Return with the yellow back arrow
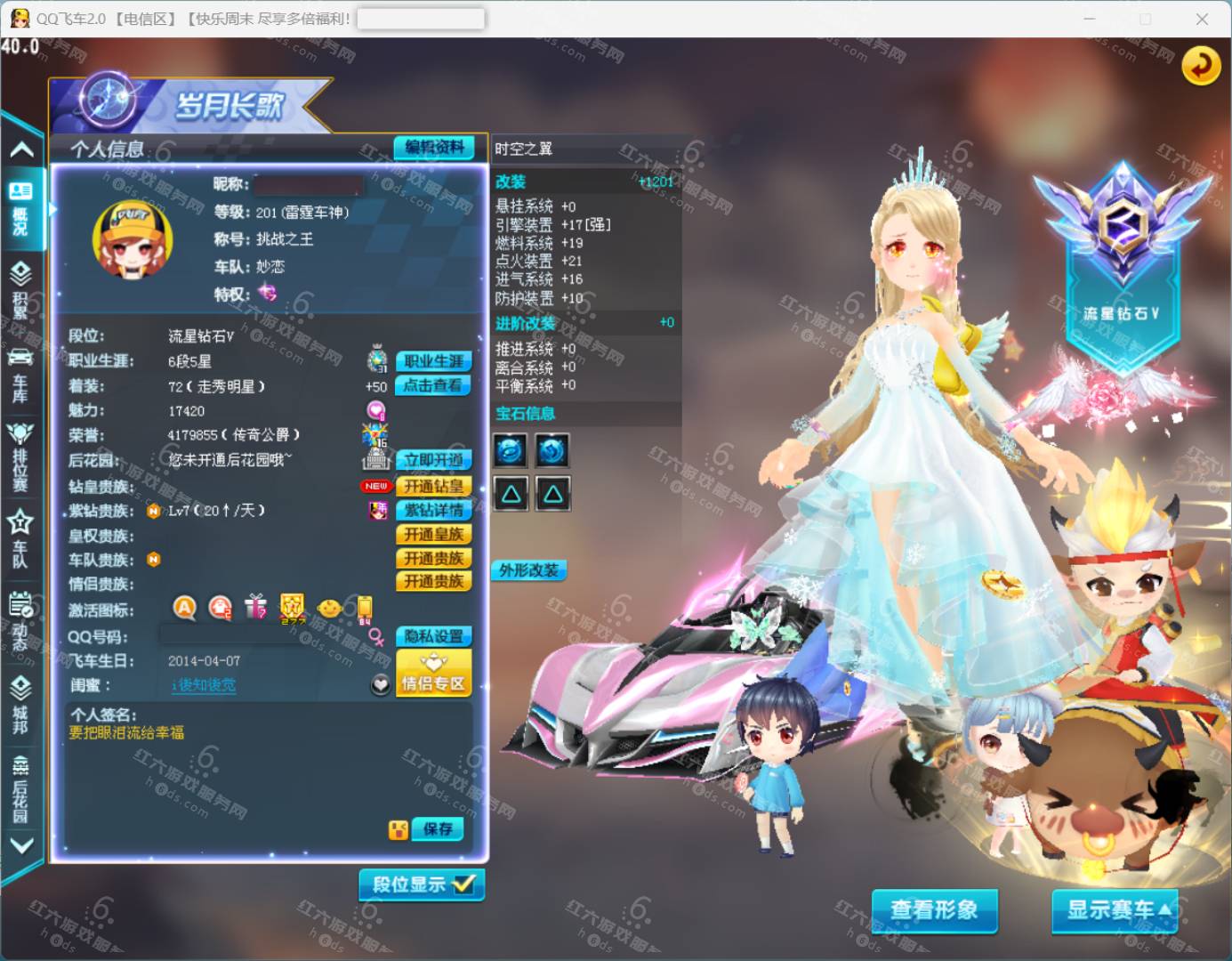This screenshot has height=961, width=1232. [x=1200, y=65]
